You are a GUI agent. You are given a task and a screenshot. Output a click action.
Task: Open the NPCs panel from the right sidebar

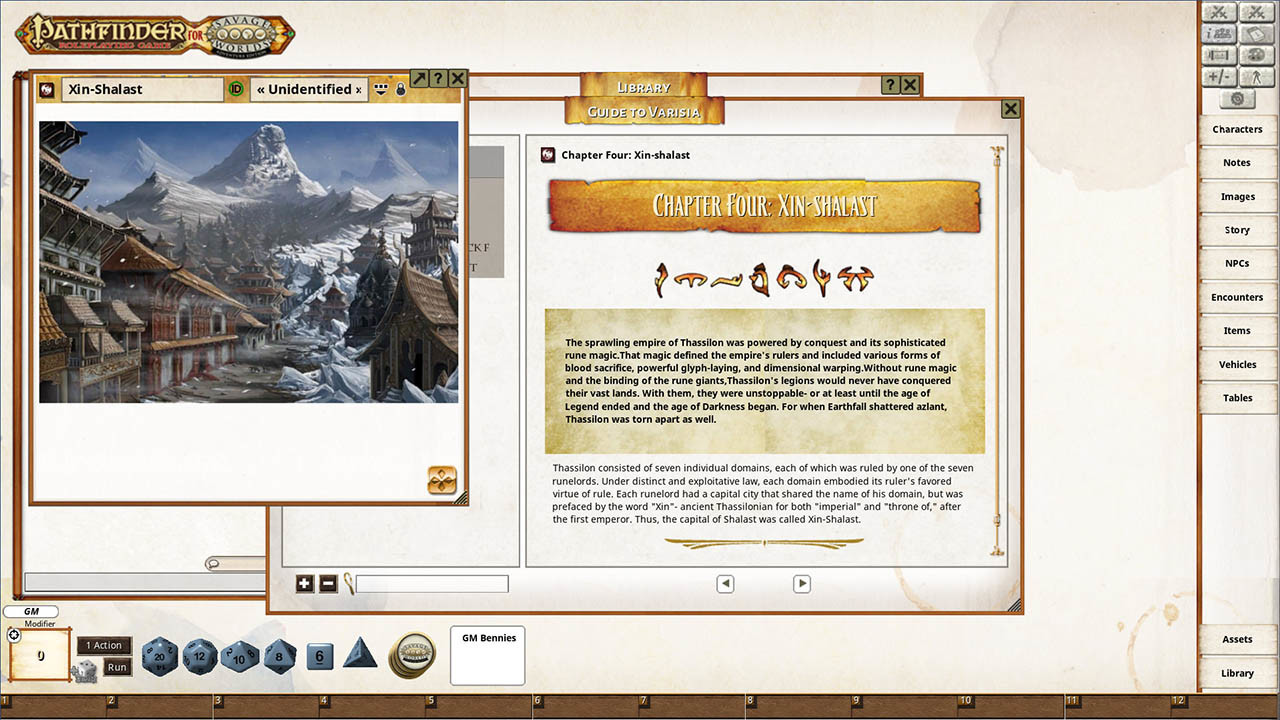pos(1237,262)
